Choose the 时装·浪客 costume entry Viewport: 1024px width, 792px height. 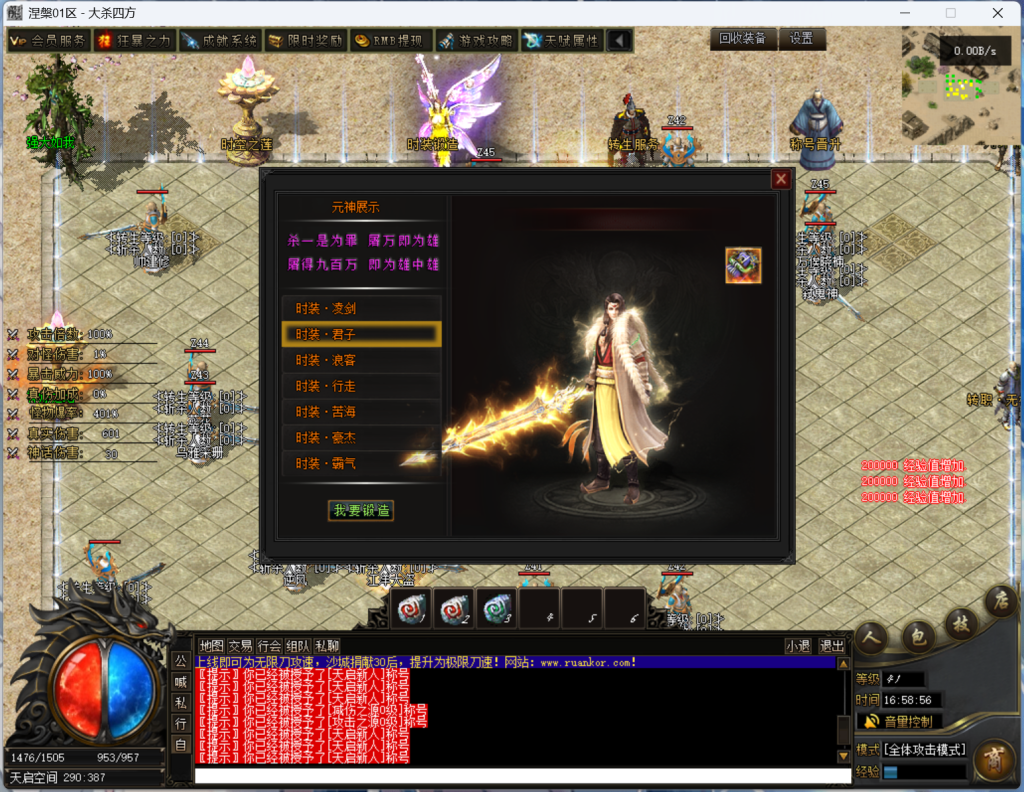(x=361, y=360)
